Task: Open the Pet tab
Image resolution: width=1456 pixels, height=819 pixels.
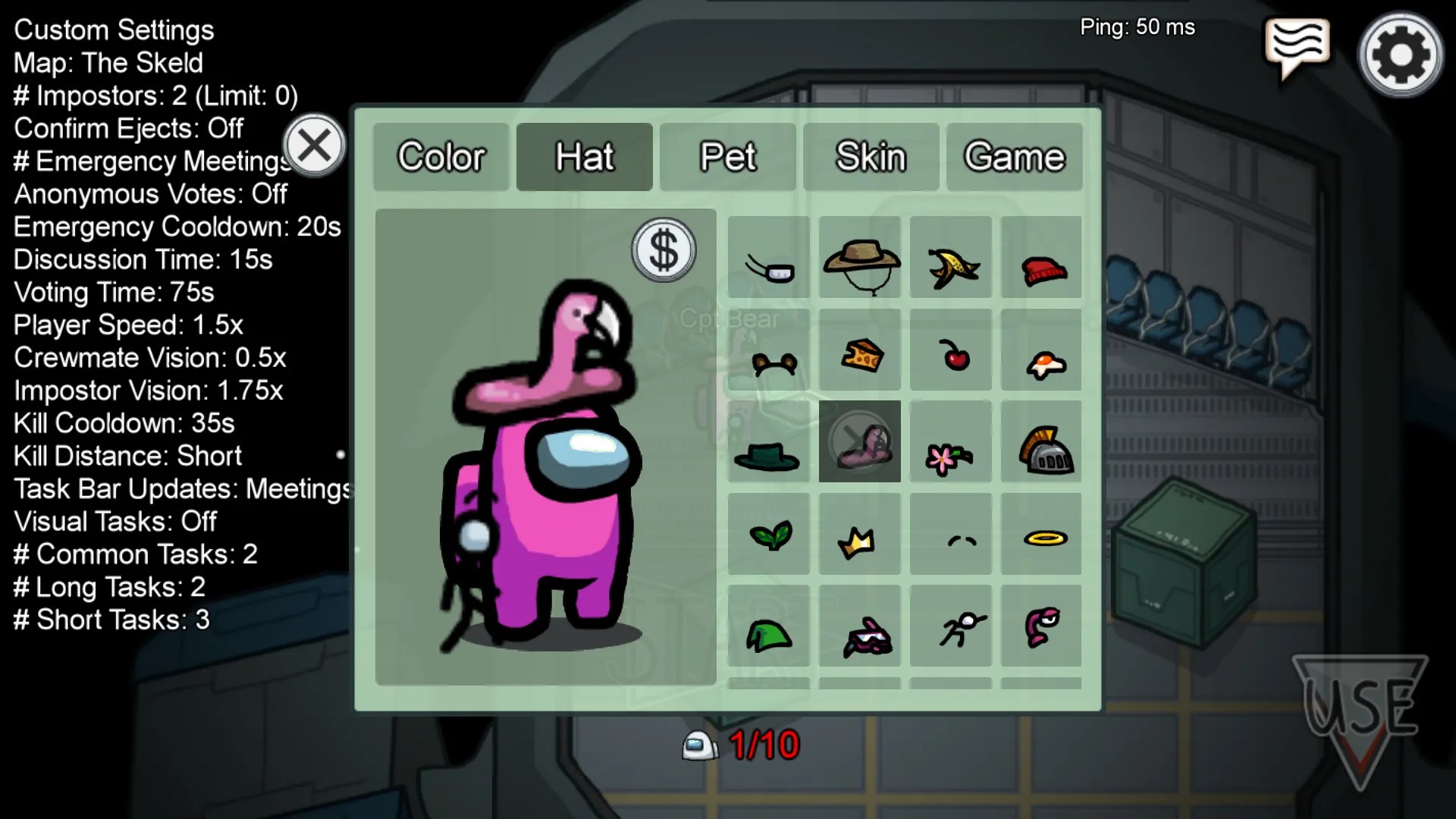Action: 729,157
